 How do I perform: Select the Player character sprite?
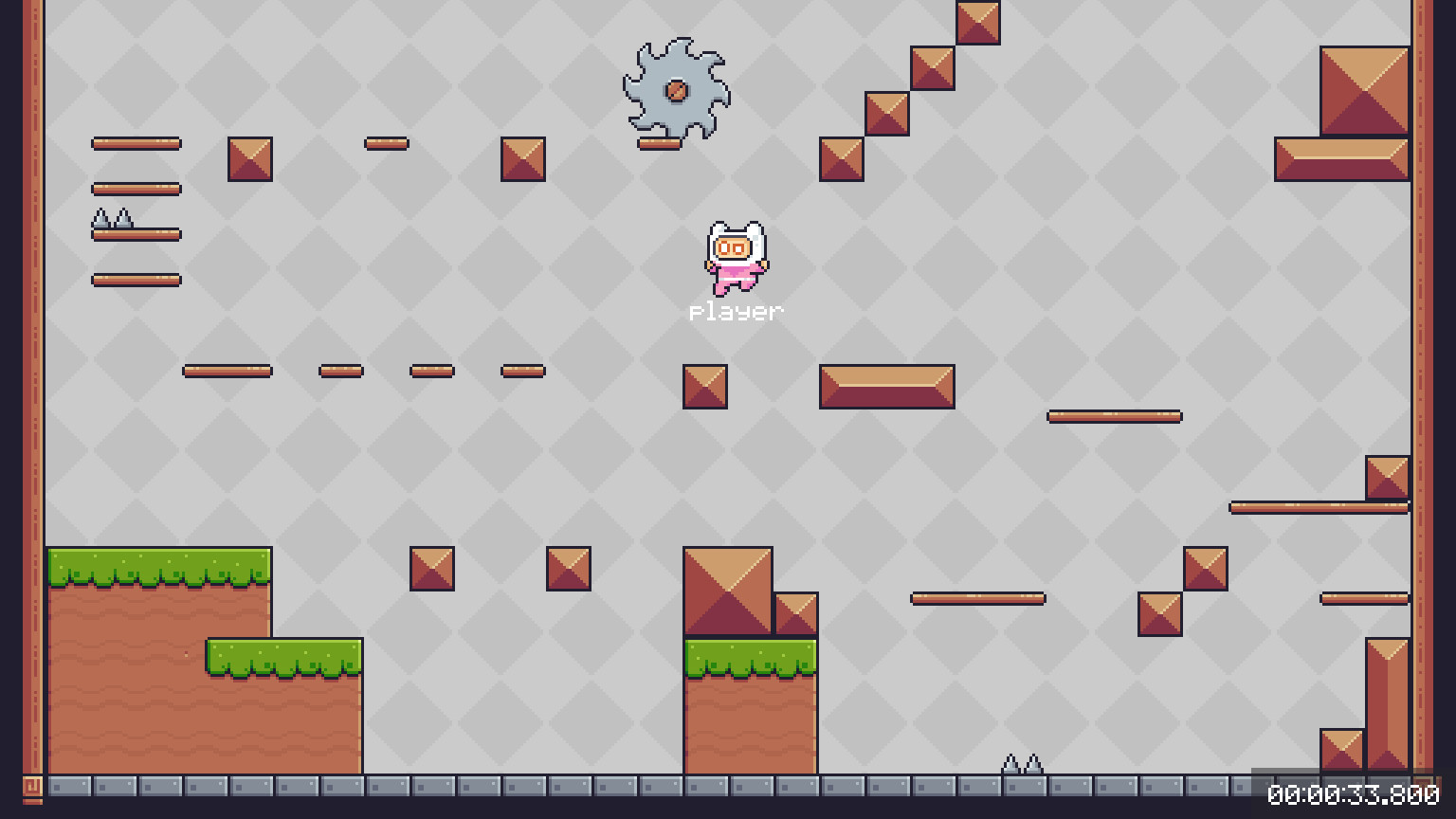tap(735, 261)
